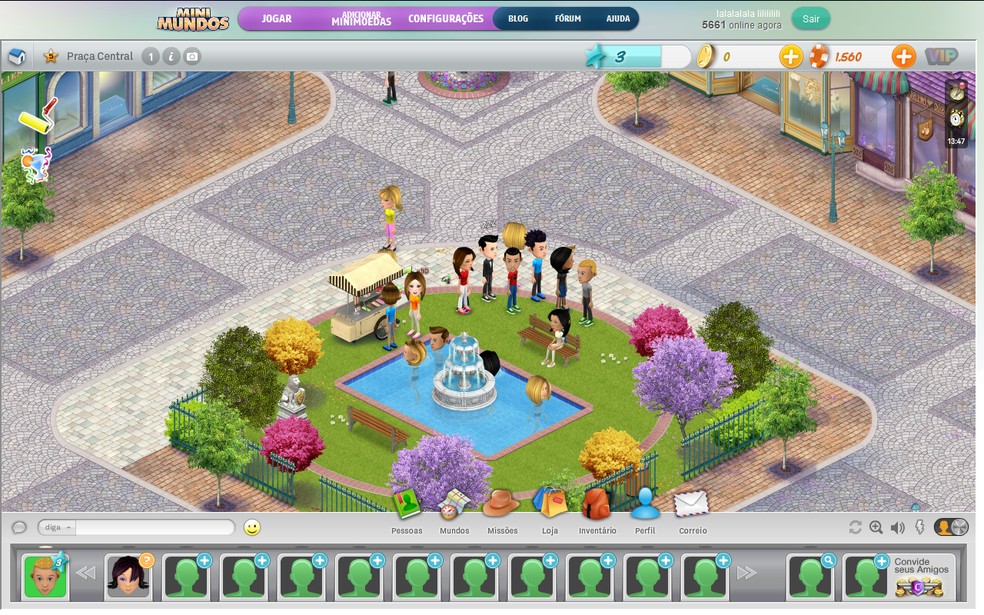Add gold coins with the plus button

[x=791, y=57]
